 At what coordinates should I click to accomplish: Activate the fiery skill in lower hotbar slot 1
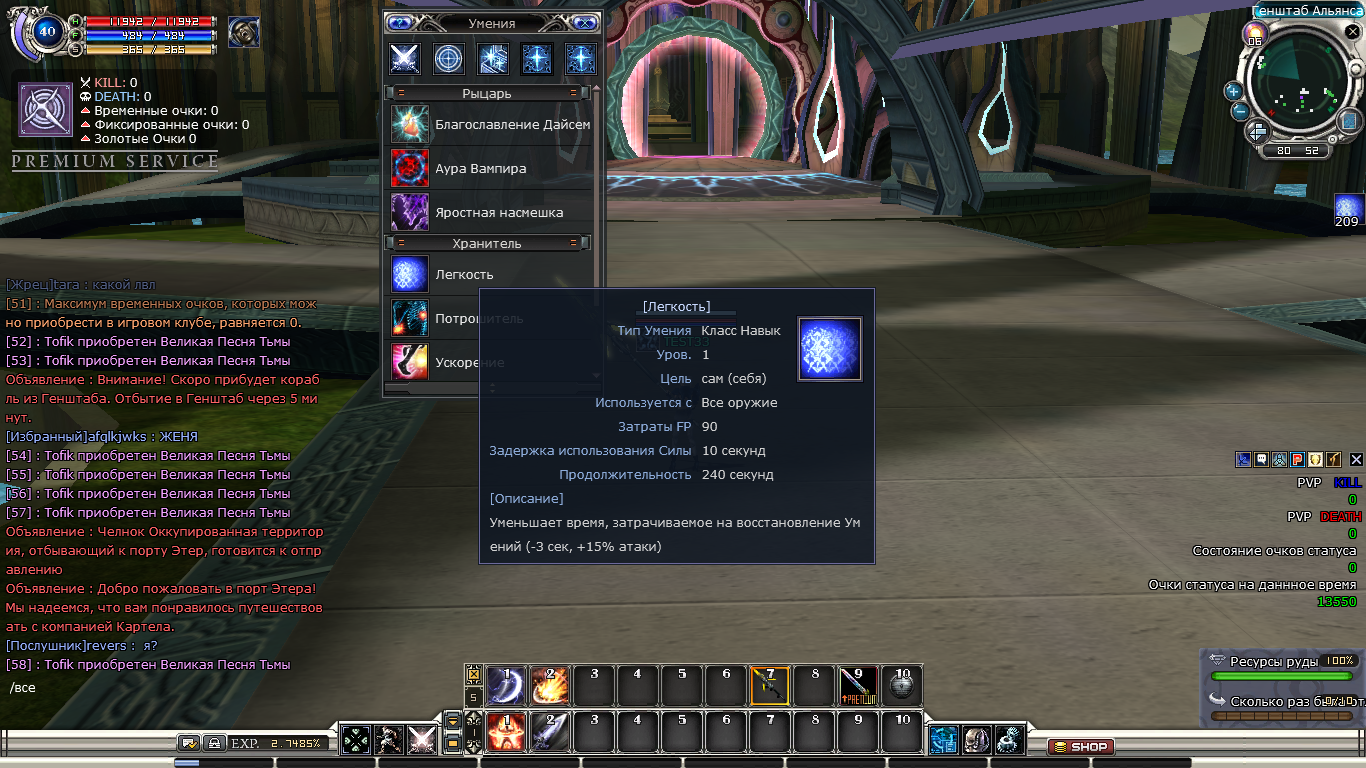[x=506, y=733]
